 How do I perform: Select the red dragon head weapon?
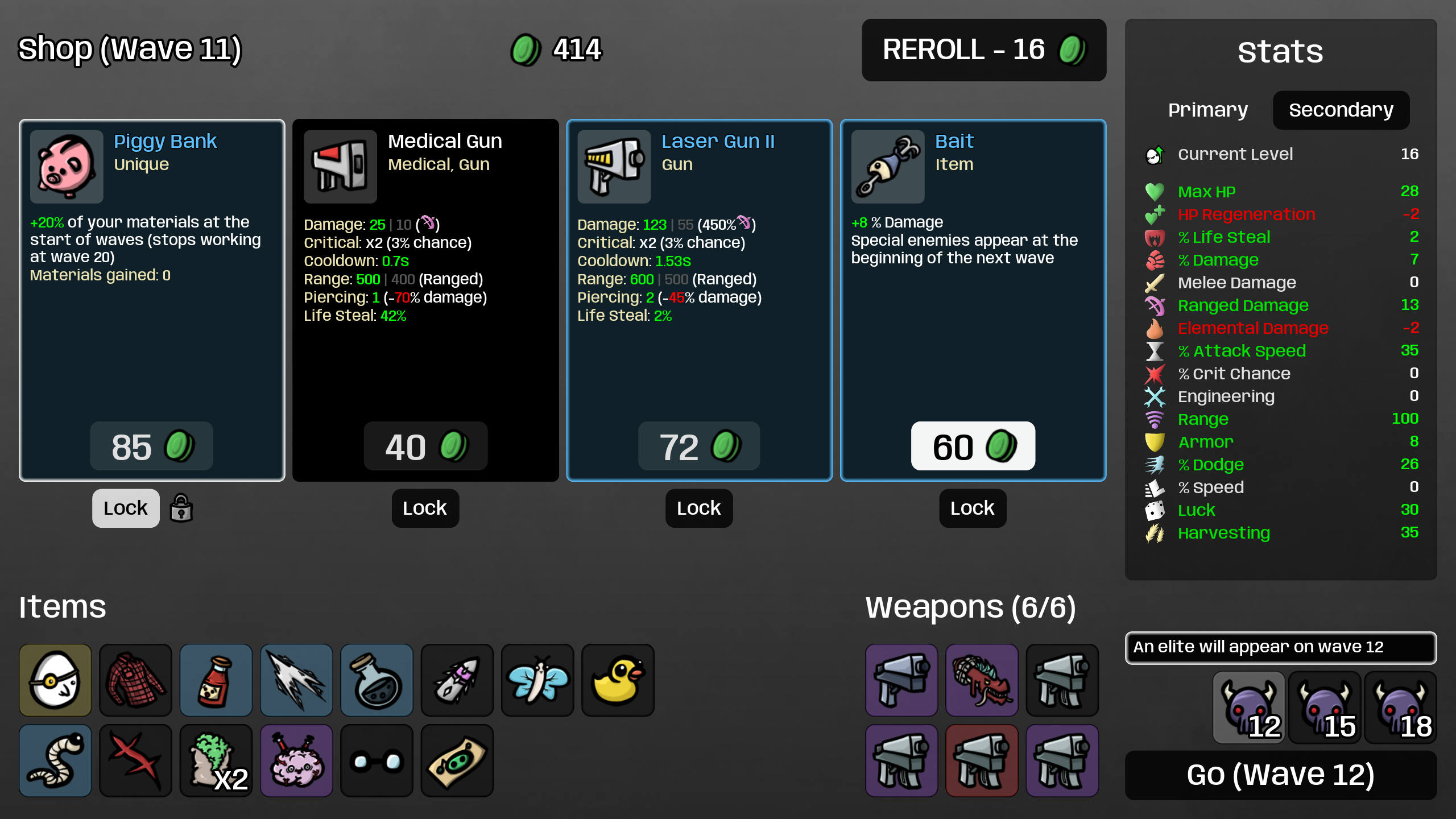(x=982, y=680)
